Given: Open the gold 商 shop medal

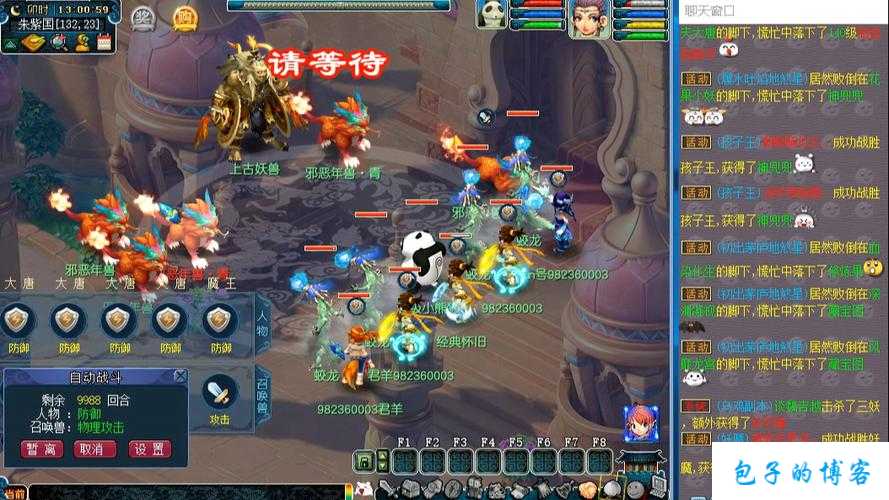Looking at the screenshot, I should 184,18.
